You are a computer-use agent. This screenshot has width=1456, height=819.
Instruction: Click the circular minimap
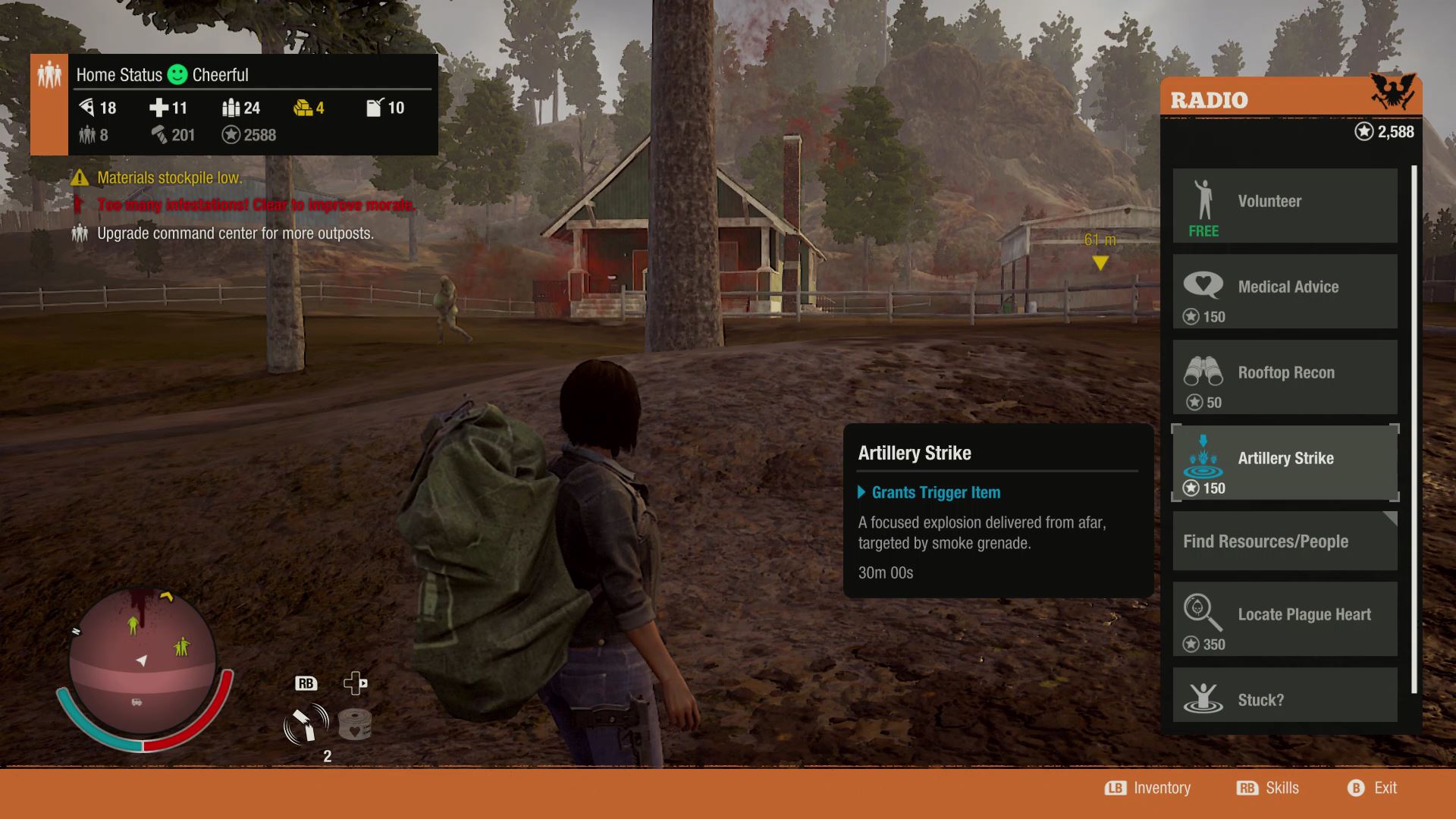pos(143,662)
